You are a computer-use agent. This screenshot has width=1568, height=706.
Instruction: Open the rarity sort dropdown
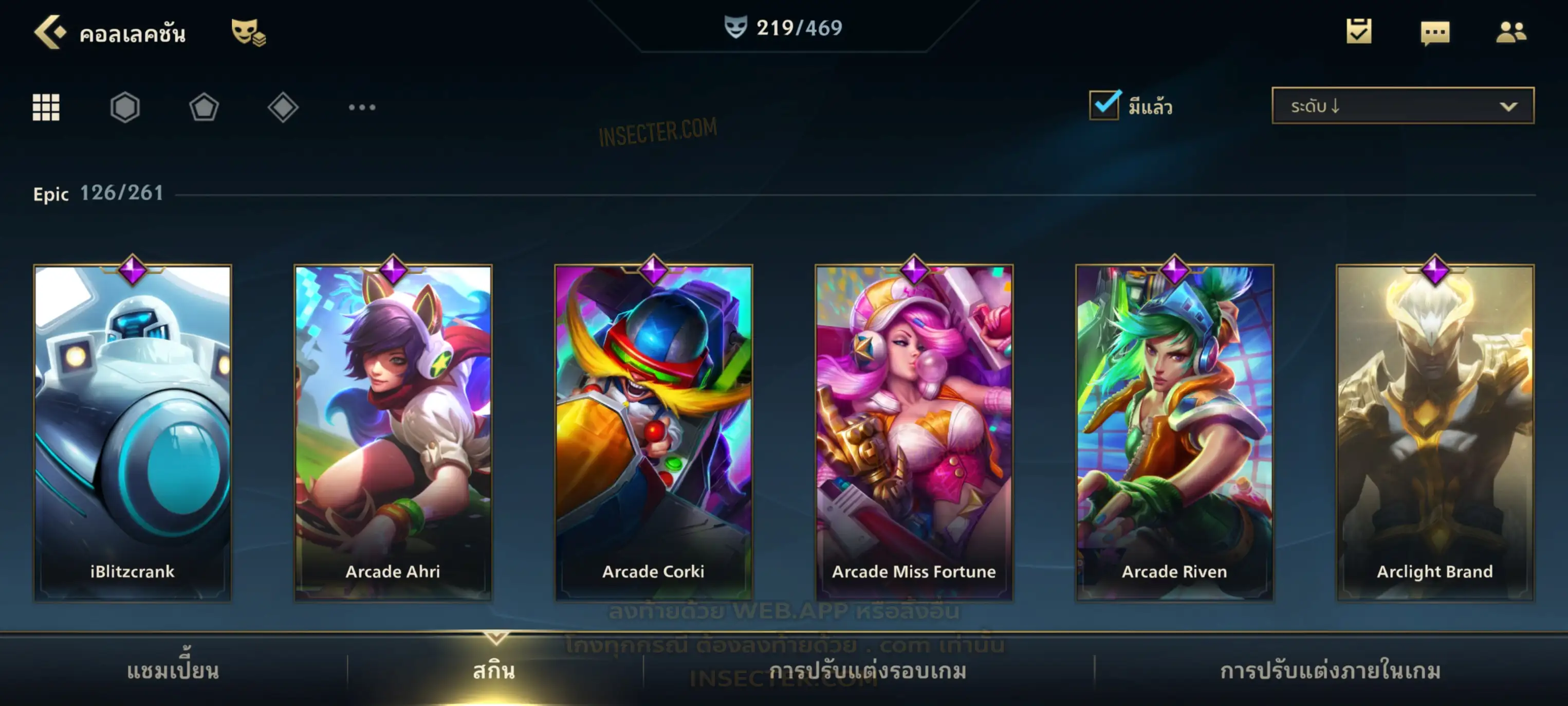click(x=1403, y=106)
